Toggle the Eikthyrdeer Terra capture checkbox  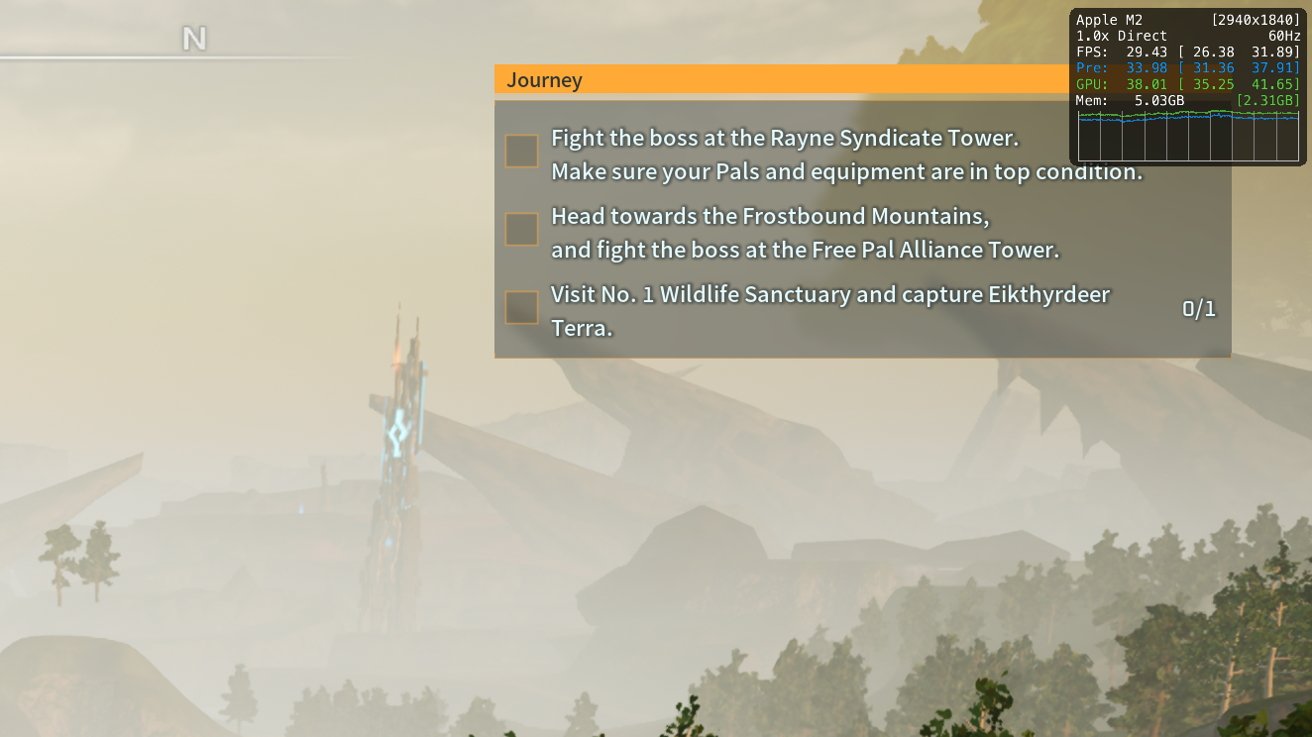[x=521, y=307]
